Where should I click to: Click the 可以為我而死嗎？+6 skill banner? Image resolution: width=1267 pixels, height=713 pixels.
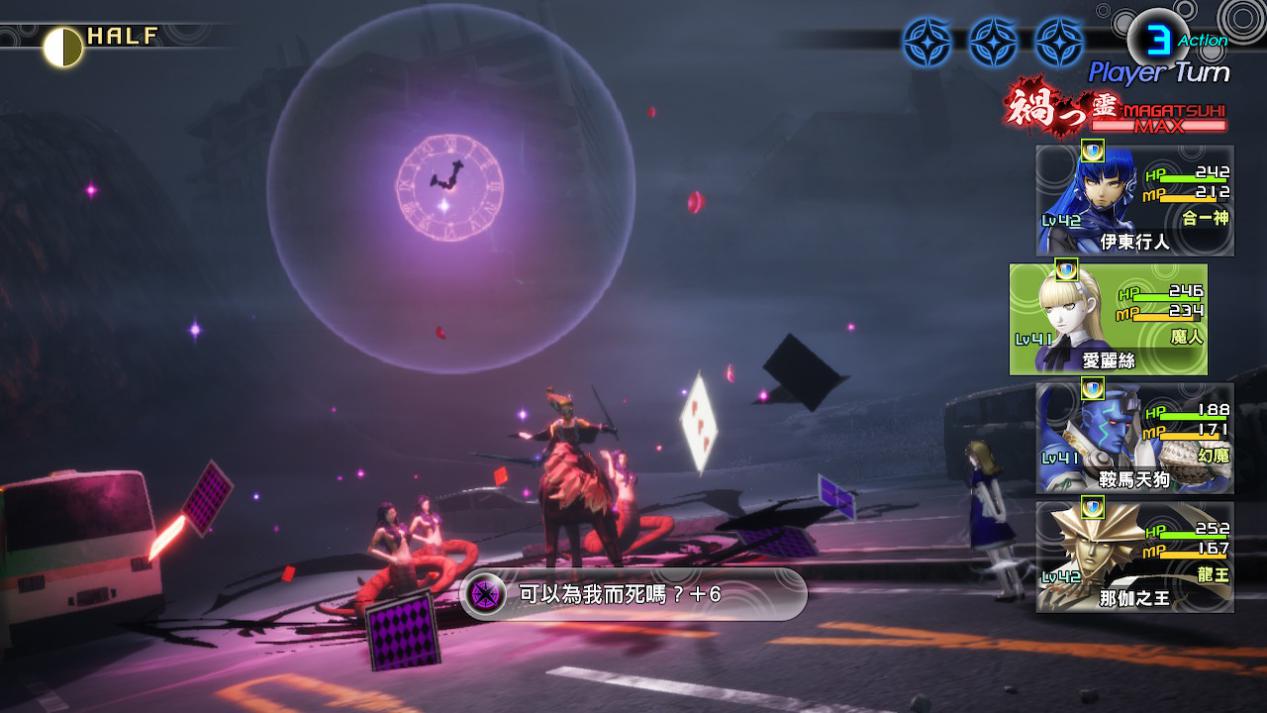pyautogui.click(x=632, y=594)
